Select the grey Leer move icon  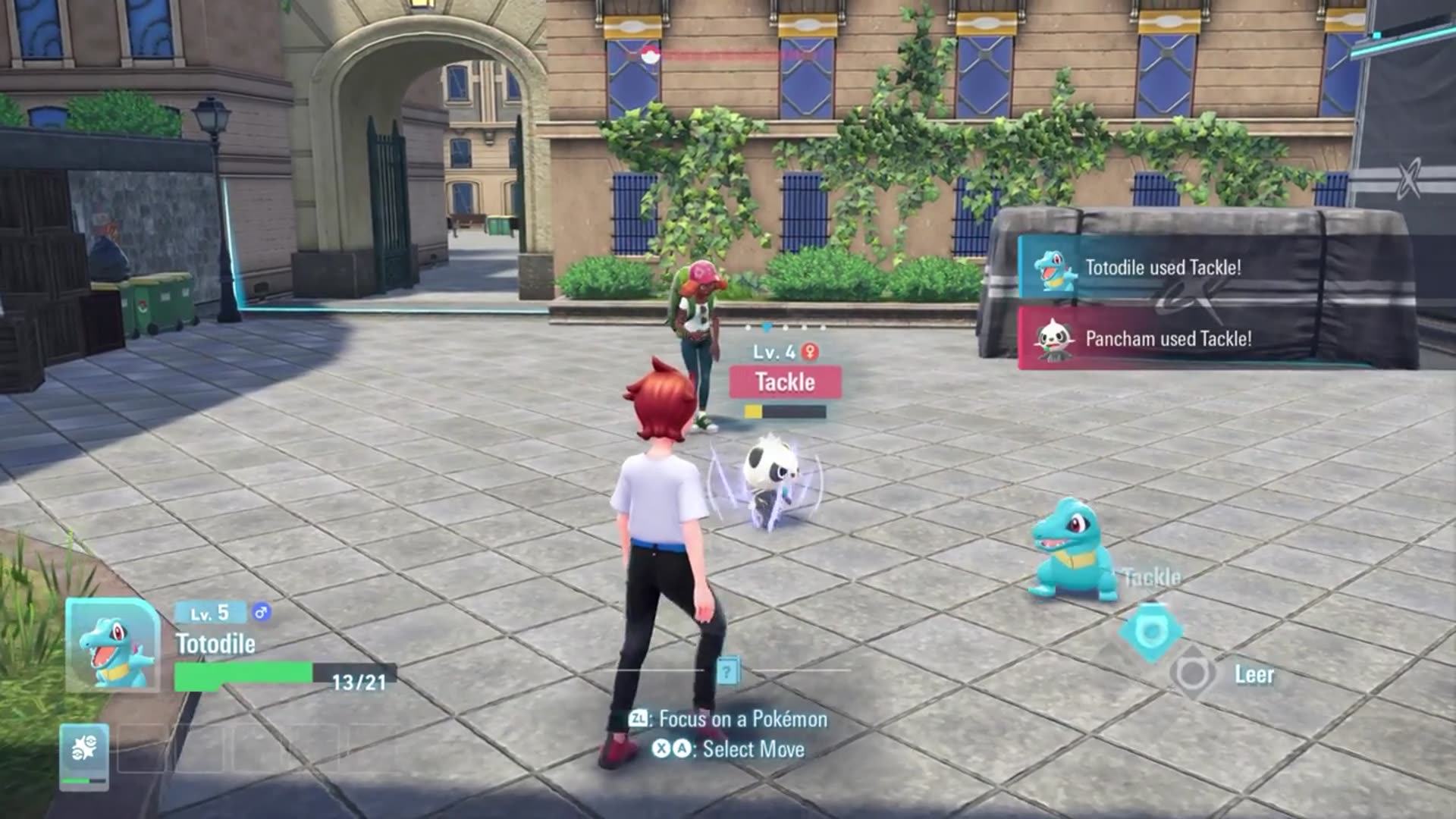tap(1191, 673)
